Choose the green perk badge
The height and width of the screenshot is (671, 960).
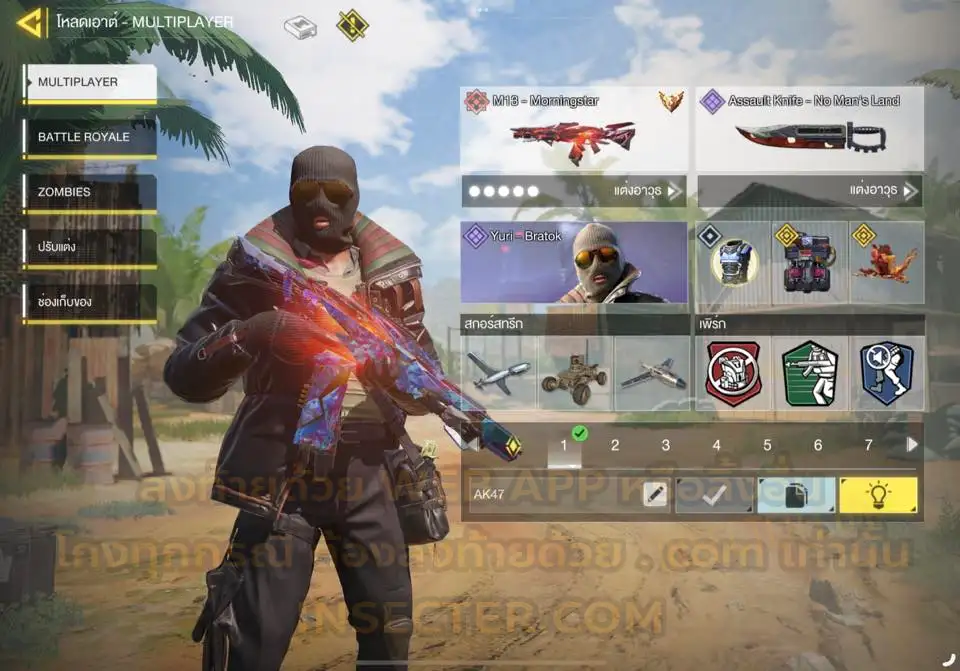[x=810, y=374]
